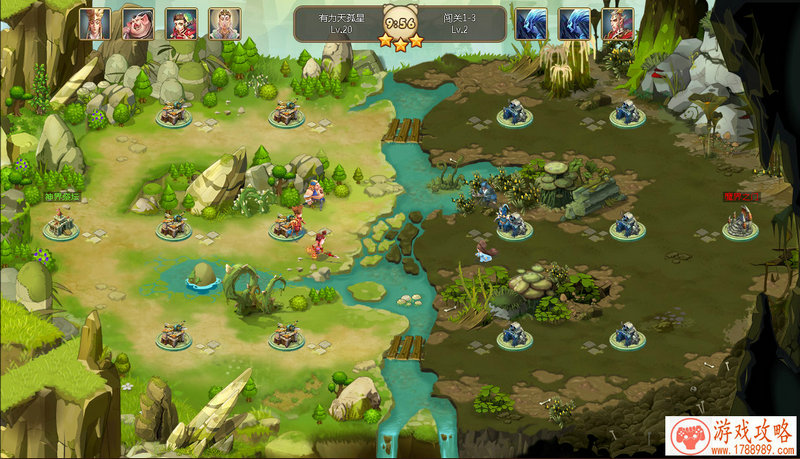Select the red-armored enemy boss portrait
This screenshot has width=800, height=459.
617,23
